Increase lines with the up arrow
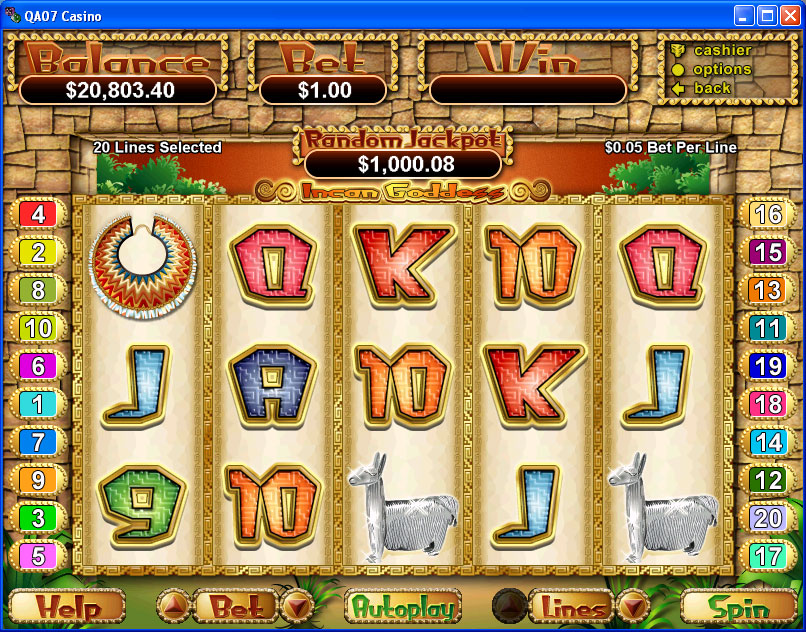The height and width of the screenshot is (632, 806). 508,606
